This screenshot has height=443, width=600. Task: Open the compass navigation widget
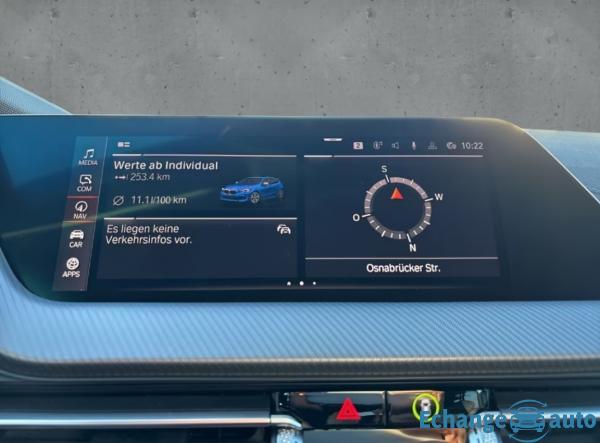[x=400, y=205]
